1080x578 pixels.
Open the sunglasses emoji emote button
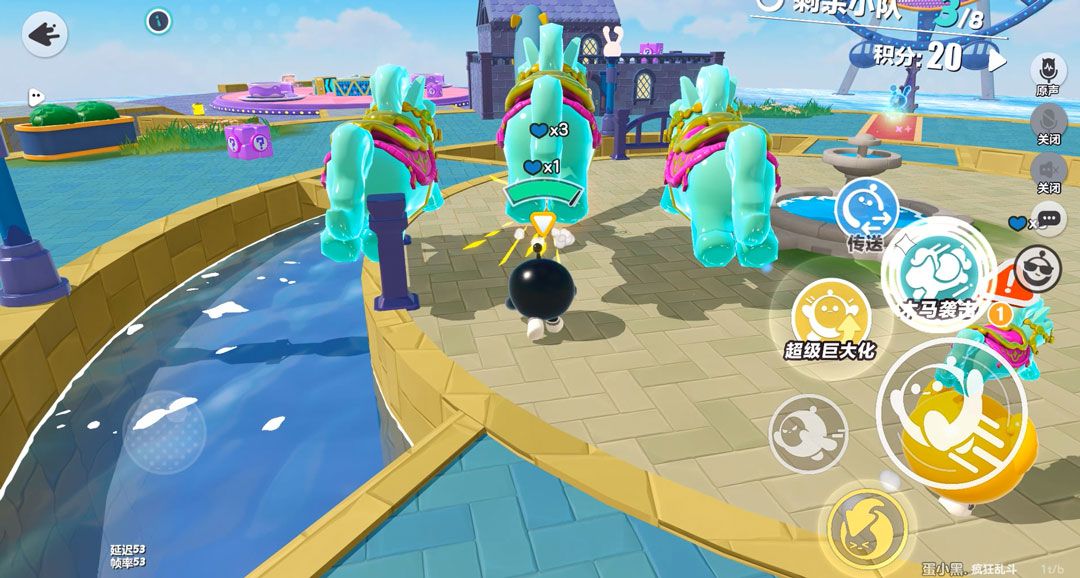tap(1037, 267)
